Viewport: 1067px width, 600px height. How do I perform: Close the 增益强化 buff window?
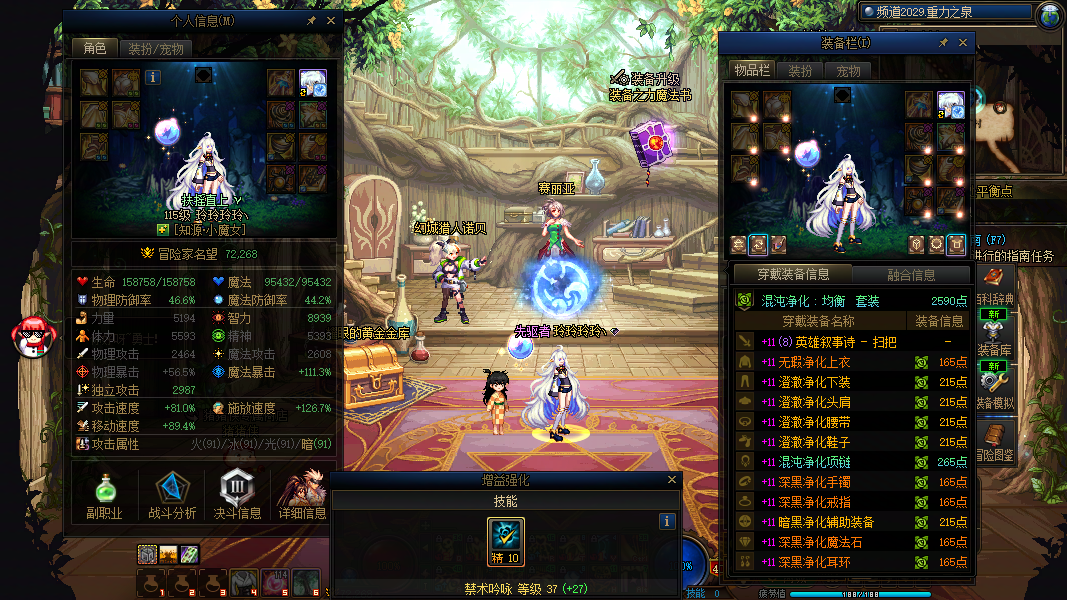pyautogui.click(x=670, y=481)
